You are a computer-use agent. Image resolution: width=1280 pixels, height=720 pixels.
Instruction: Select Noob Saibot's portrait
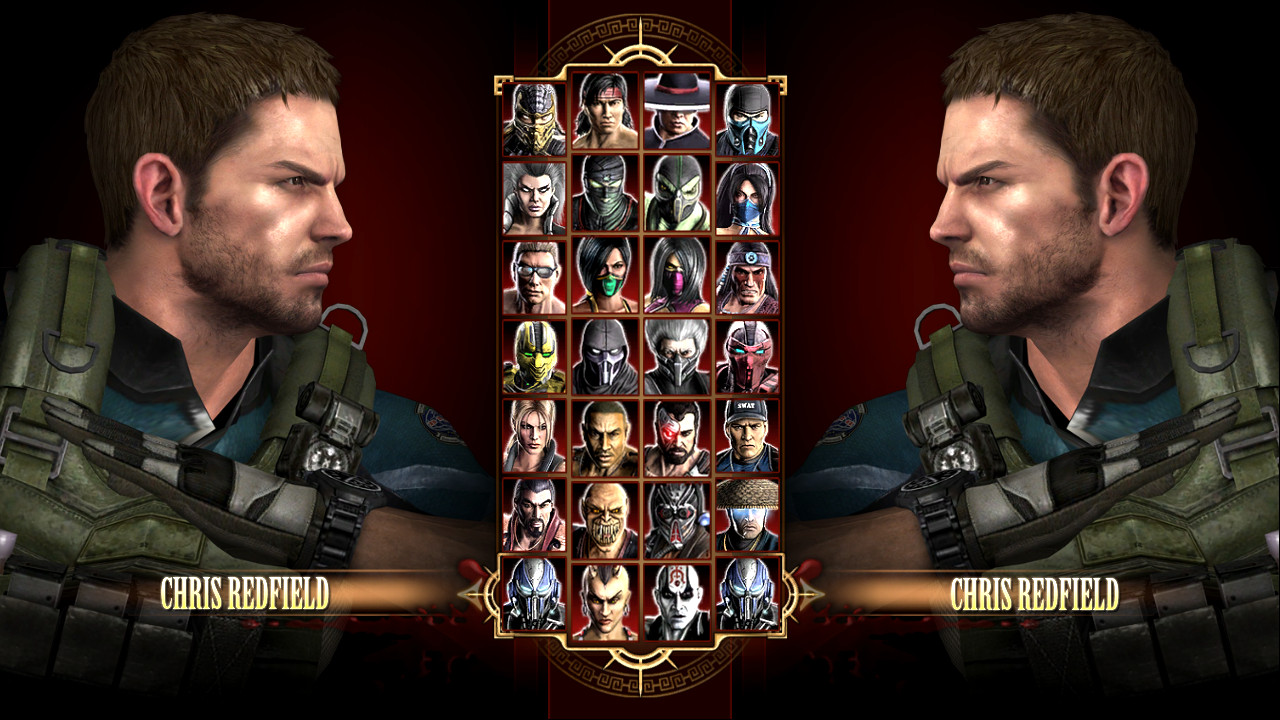604,352
